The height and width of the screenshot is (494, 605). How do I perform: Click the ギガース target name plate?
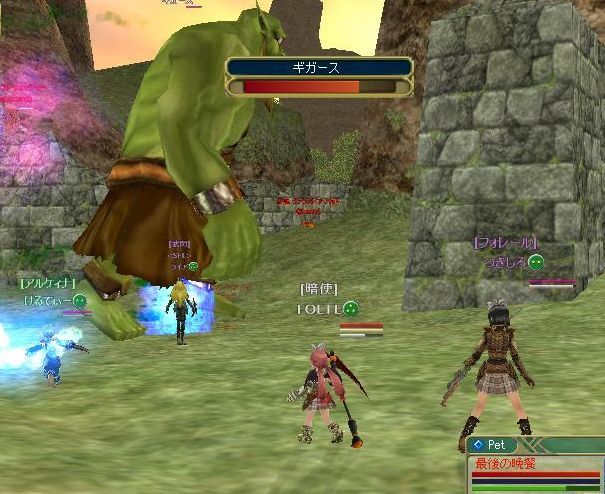[319, 68]
